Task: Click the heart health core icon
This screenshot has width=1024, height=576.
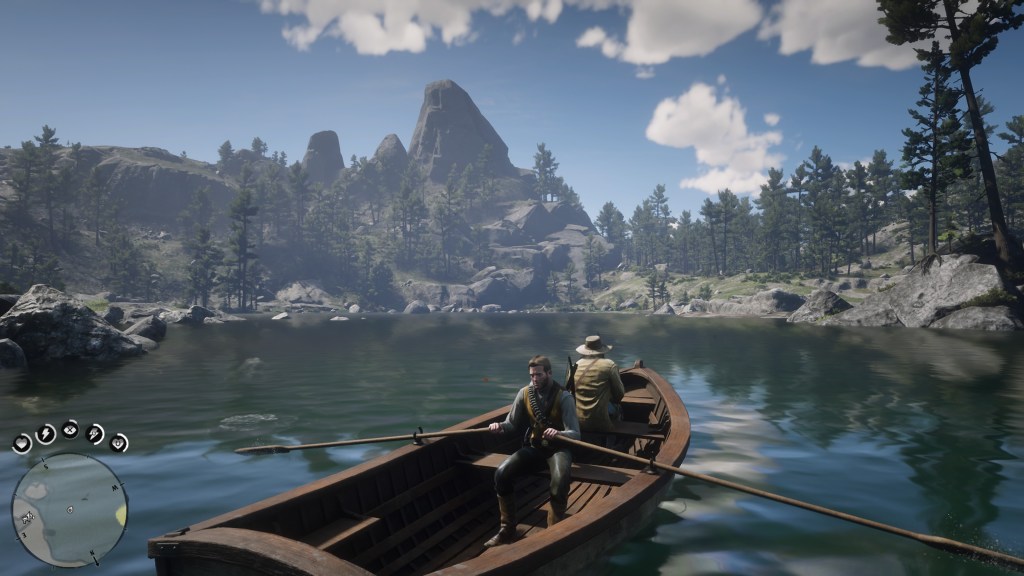Action: [22, 444]
